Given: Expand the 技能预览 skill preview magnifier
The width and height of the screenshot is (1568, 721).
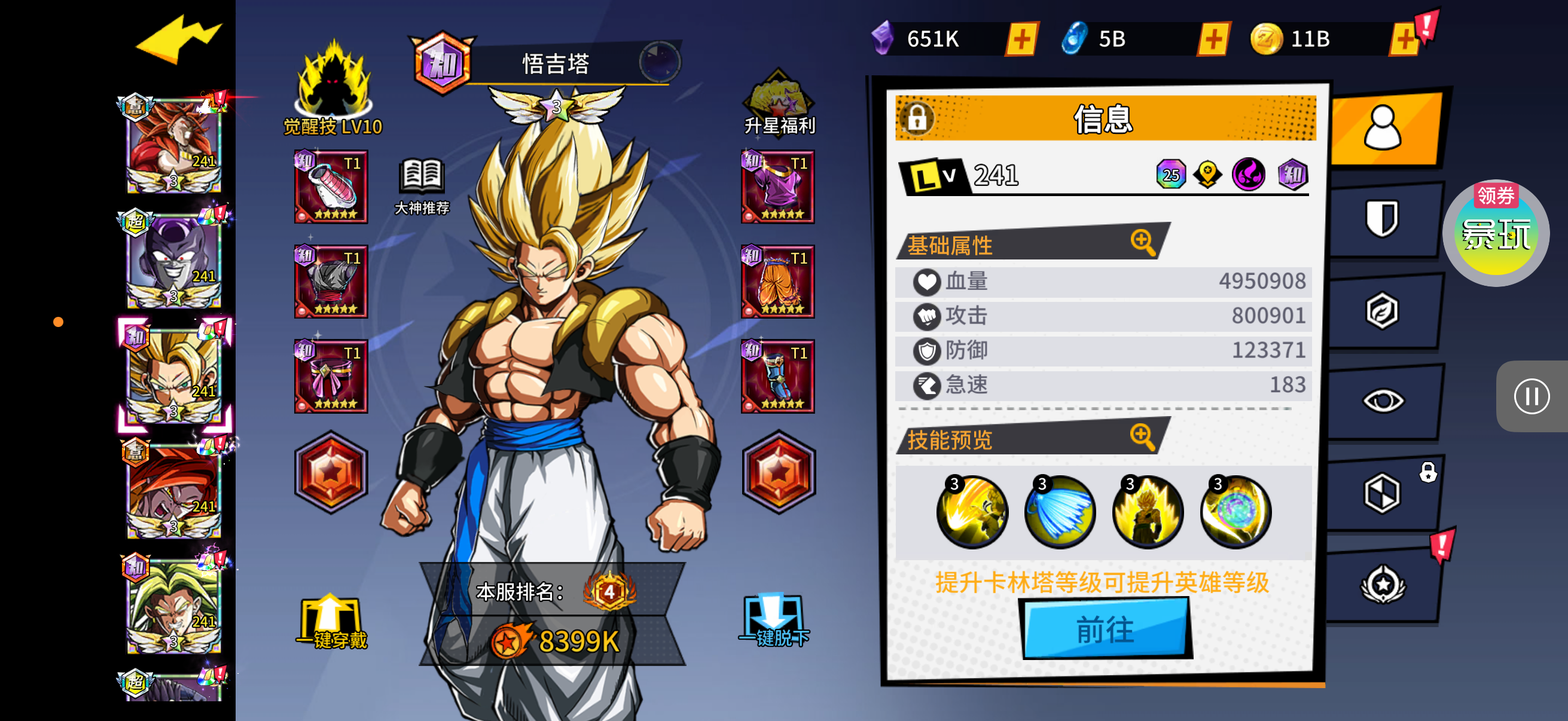Looking at the screenshot, I should (1142, 436).
